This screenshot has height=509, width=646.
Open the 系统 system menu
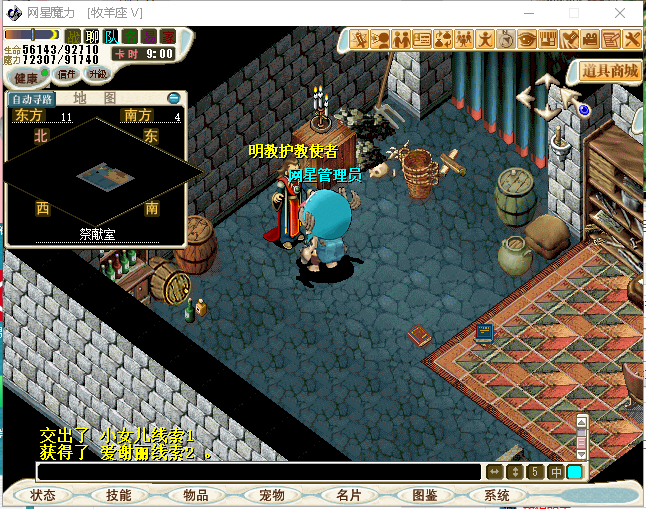pyautogui.click(x=496, y=495)
